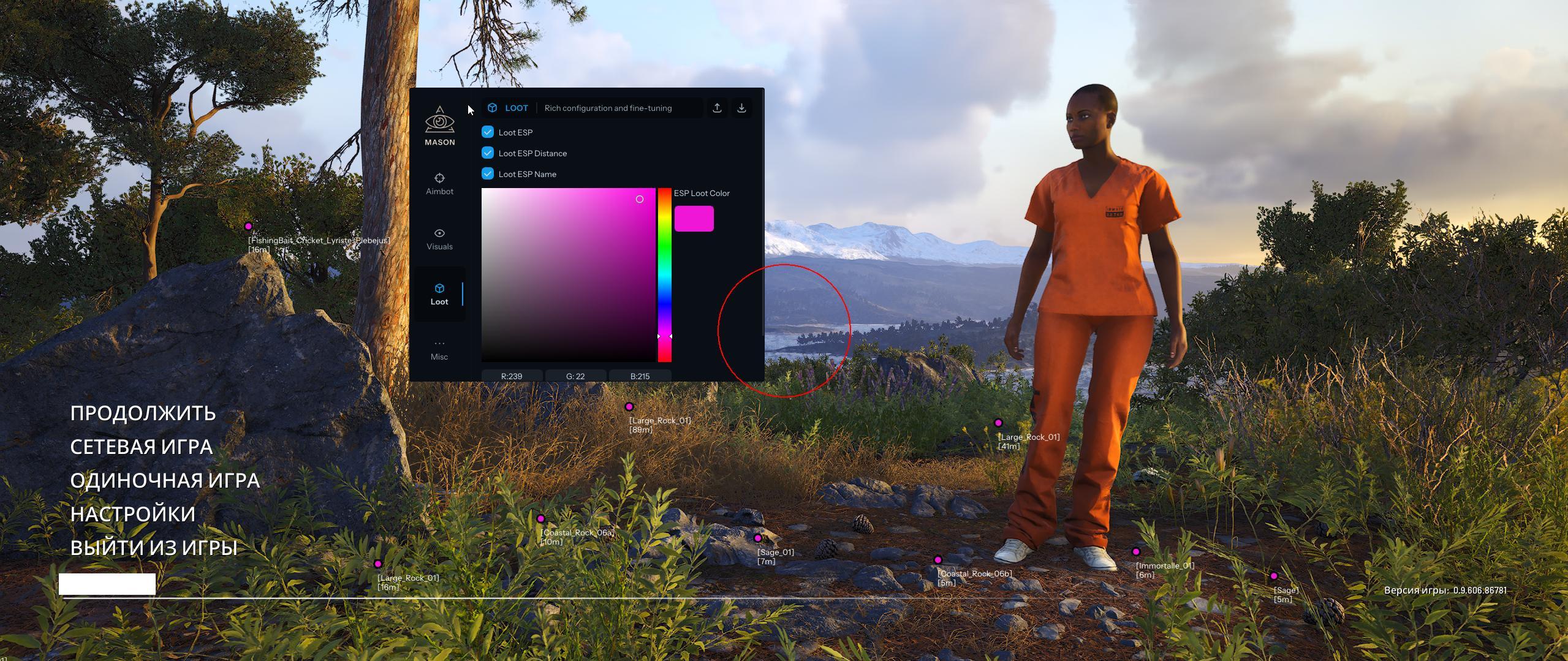Click the magenta ESP Loot Color swatch
Screen dimensions: 1568x661
(694, 219)
